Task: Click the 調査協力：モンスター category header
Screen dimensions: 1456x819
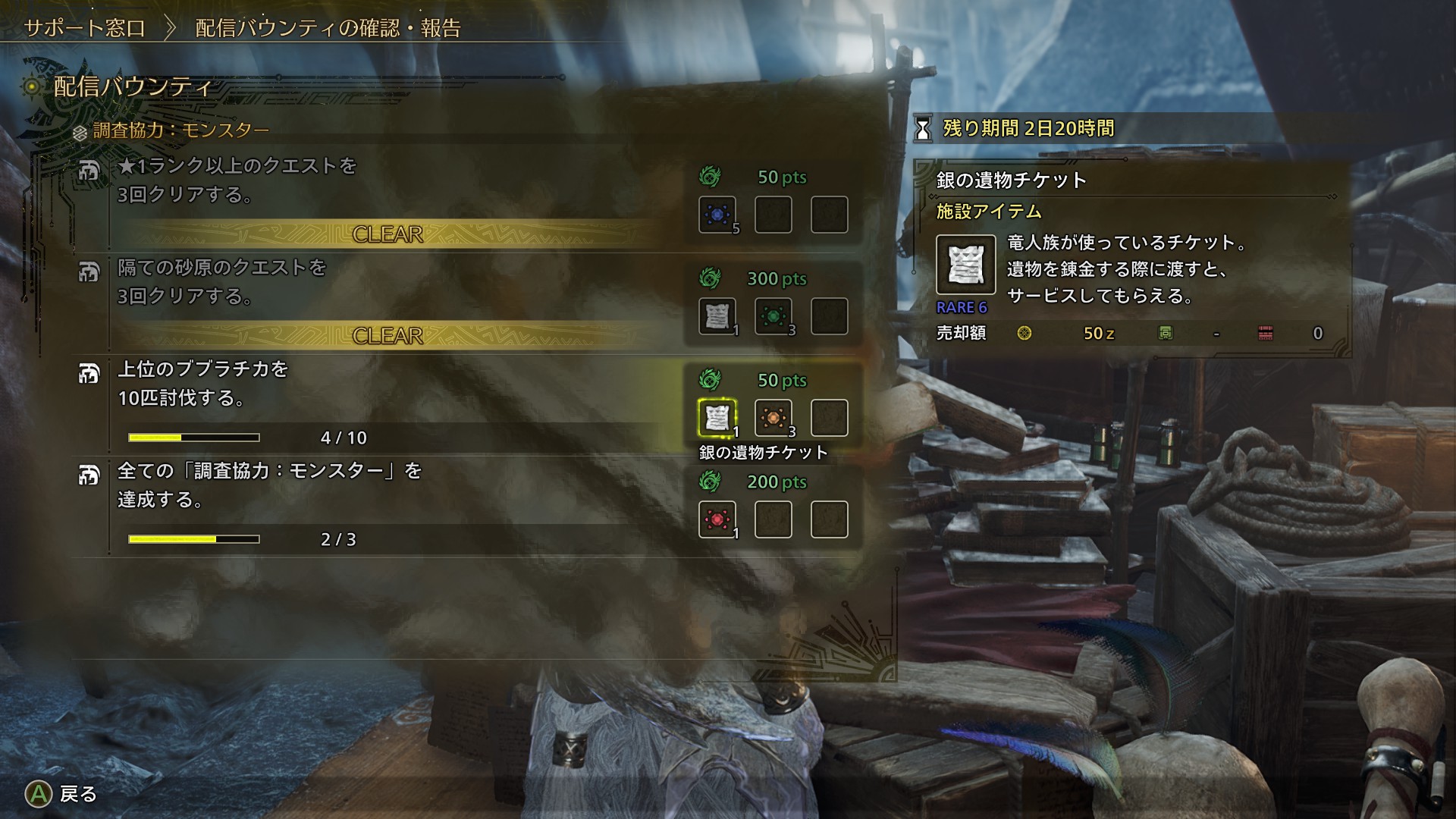Action: tap(180, 130)
